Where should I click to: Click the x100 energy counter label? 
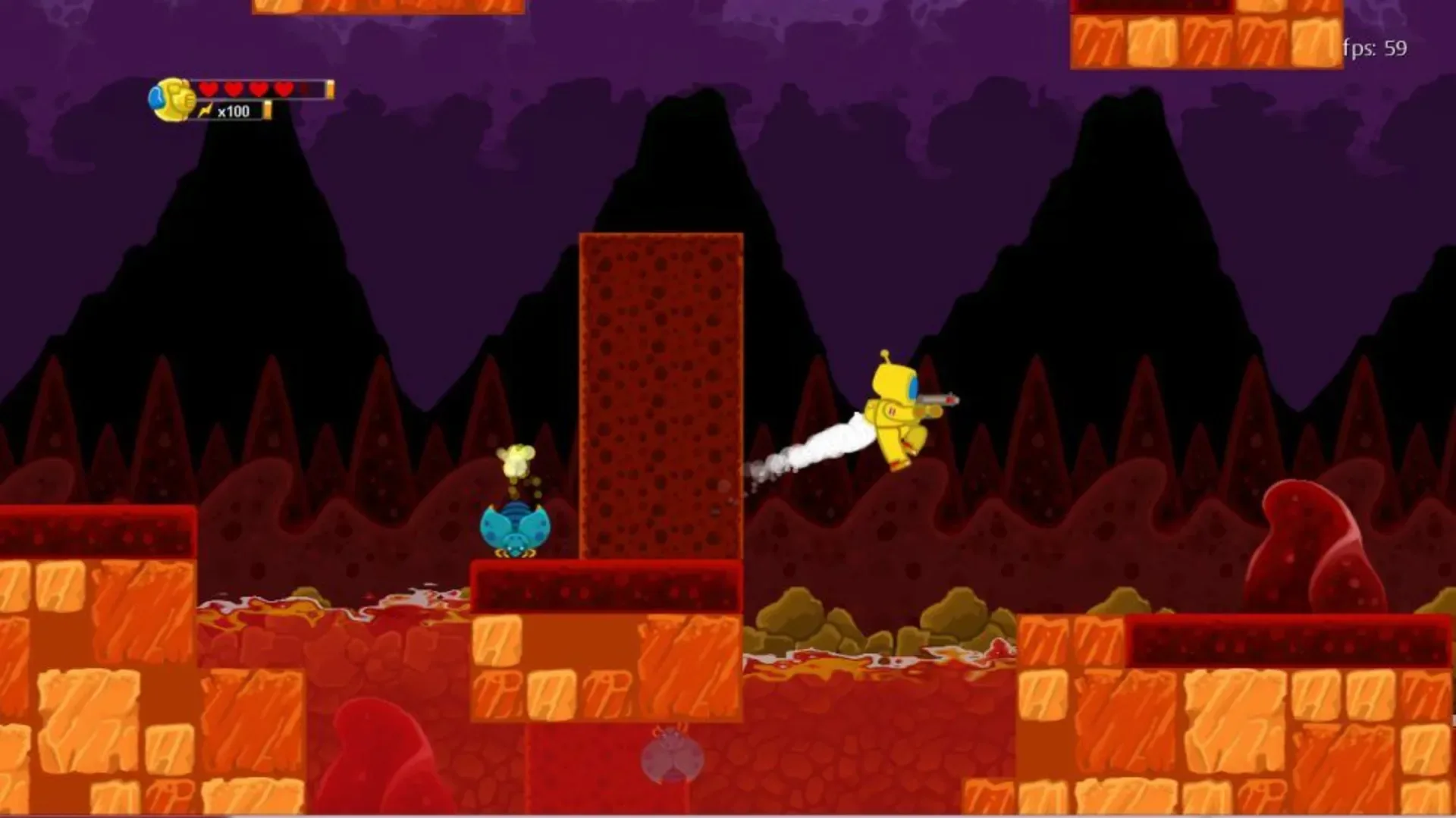233,111
